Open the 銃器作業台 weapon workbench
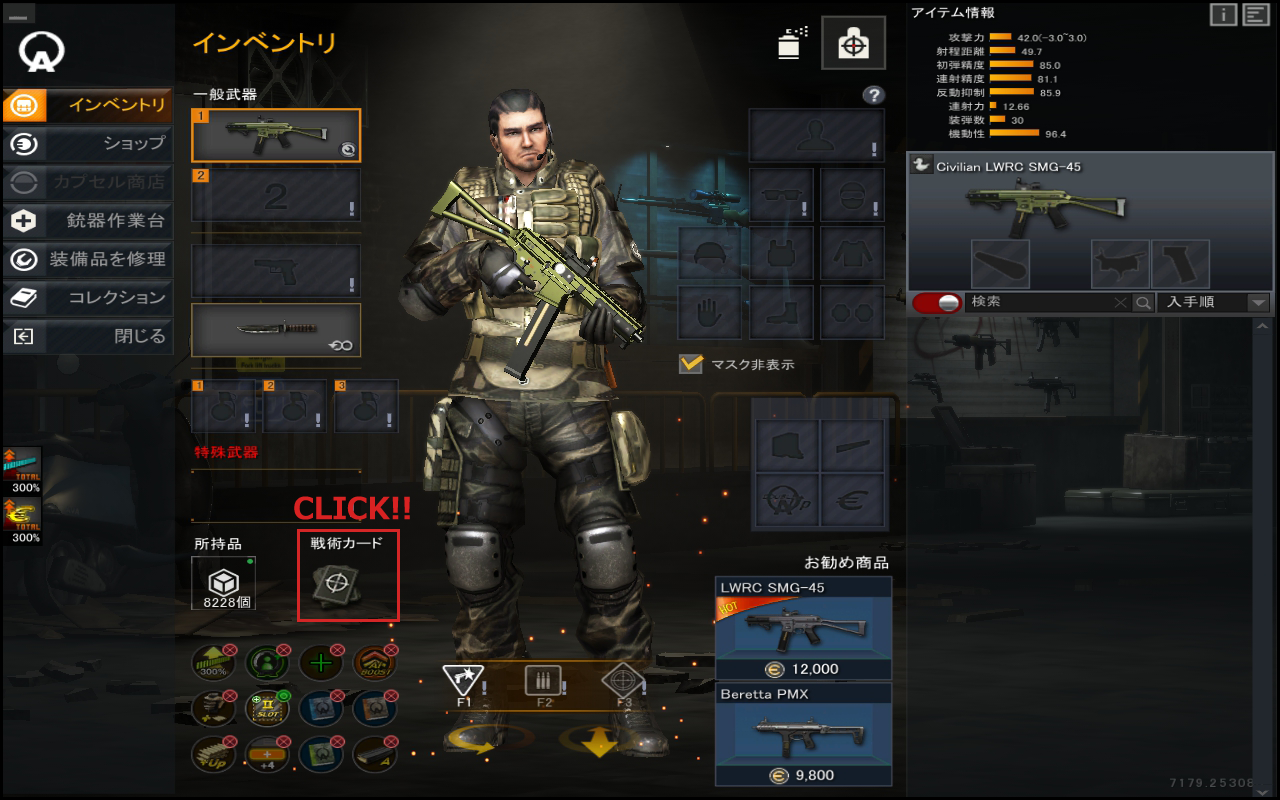This screenshot has height=800, width=1280. pyautogui.click(x=88, y=221)
